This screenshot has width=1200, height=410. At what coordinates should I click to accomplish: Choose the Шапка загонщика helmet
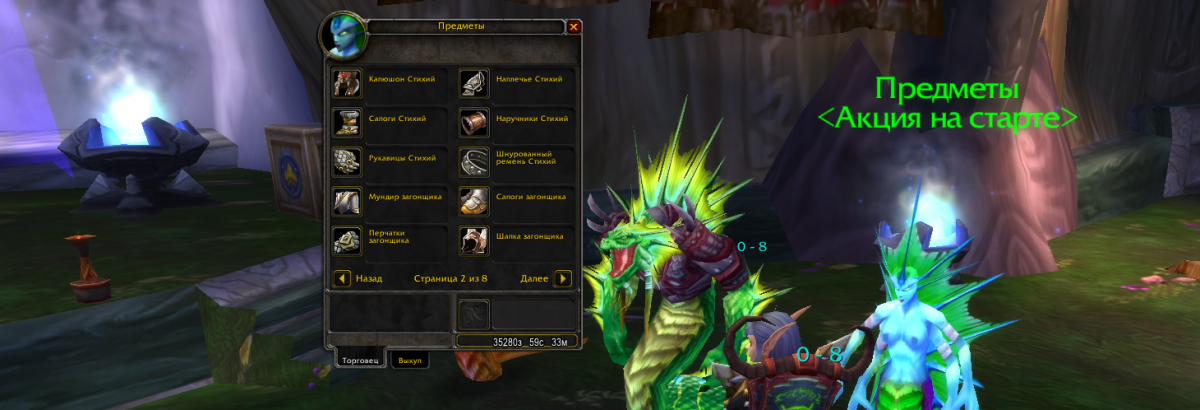pos(472,240)
